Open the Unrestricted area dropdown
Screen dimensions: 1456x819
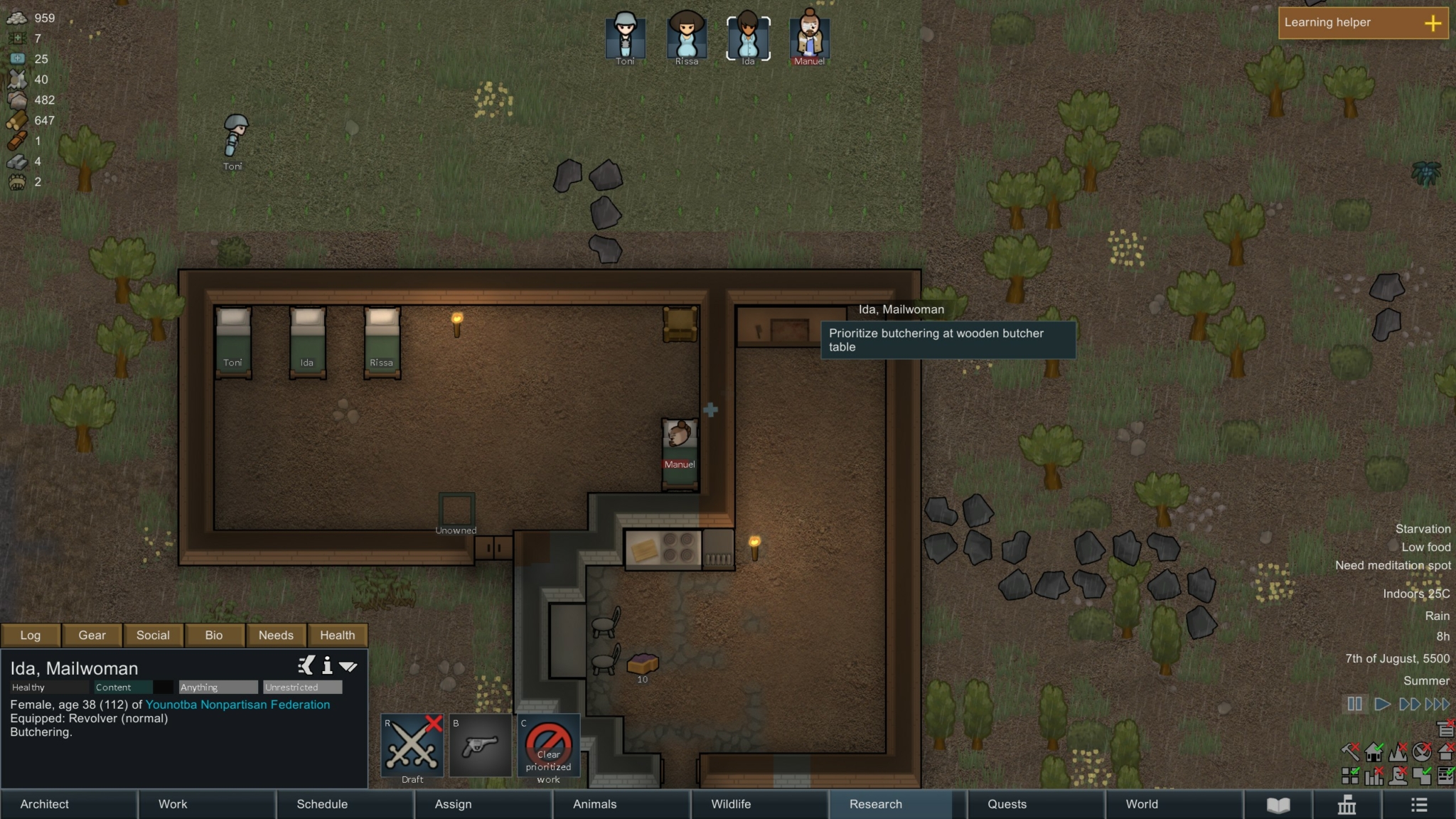pos(301,687)
